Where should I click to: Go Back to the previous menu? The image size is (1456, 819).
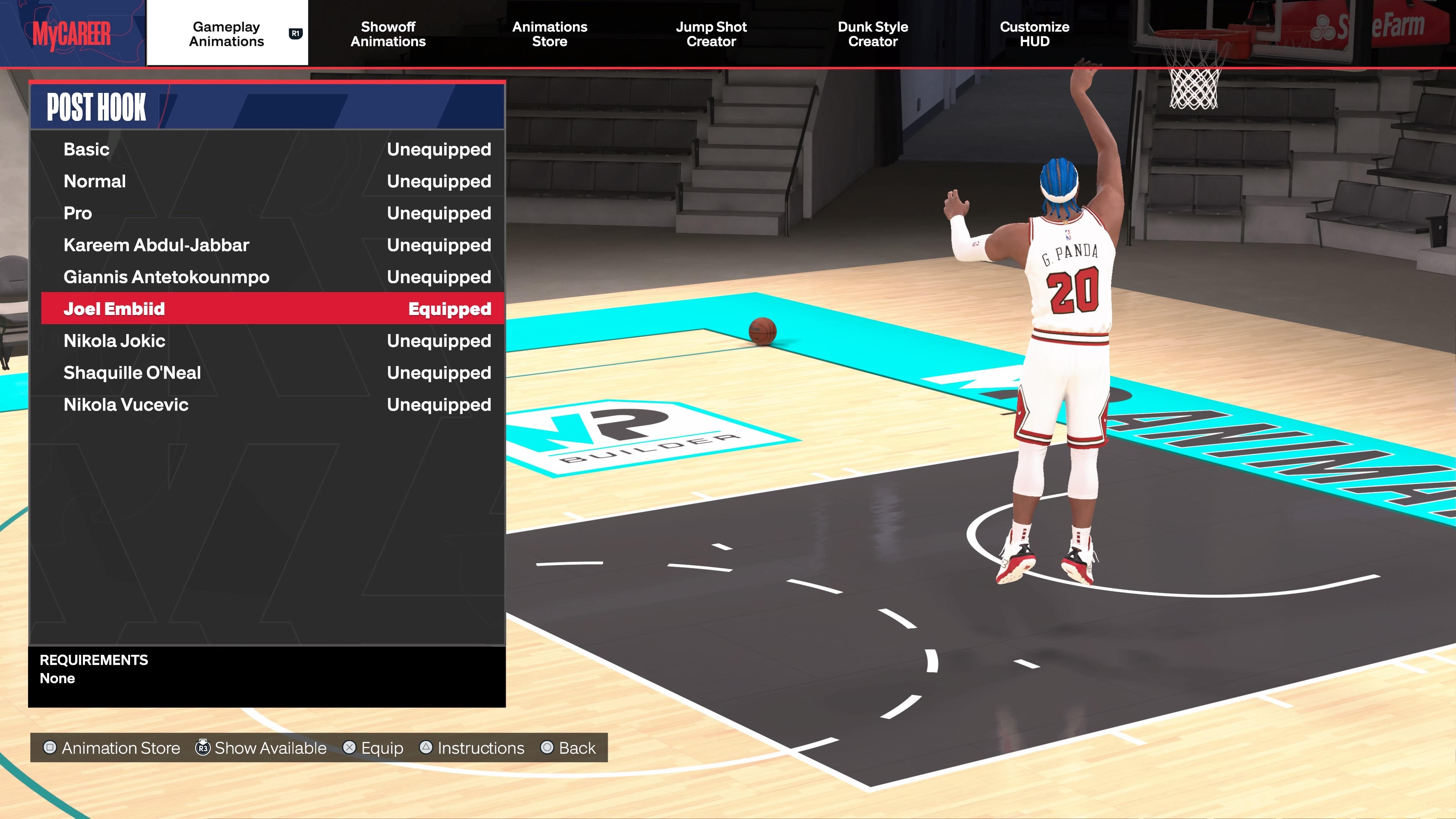tap(568, 748)
